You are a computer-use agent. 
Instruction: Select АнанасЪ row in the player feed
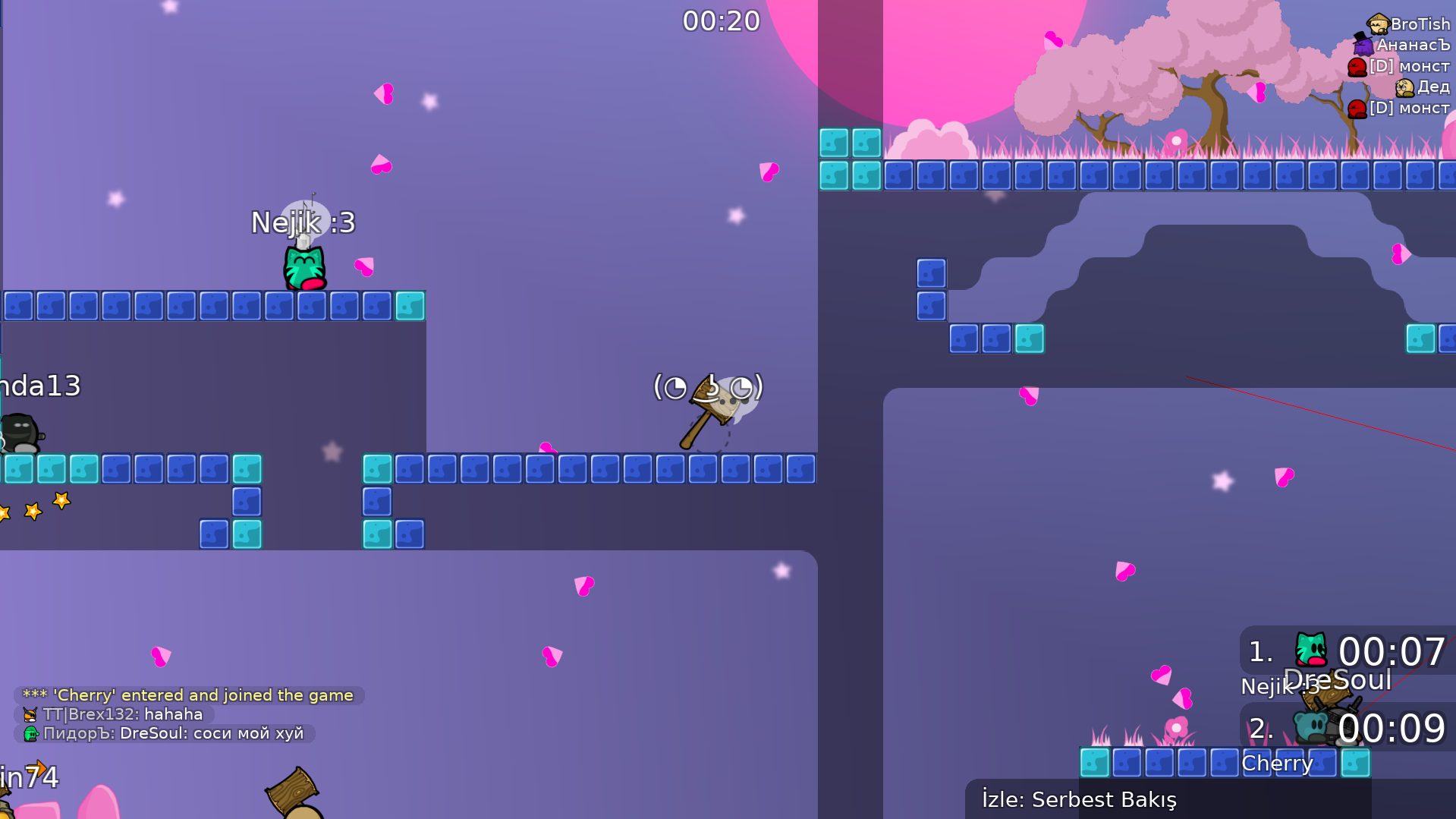[x=1404, y=46]
